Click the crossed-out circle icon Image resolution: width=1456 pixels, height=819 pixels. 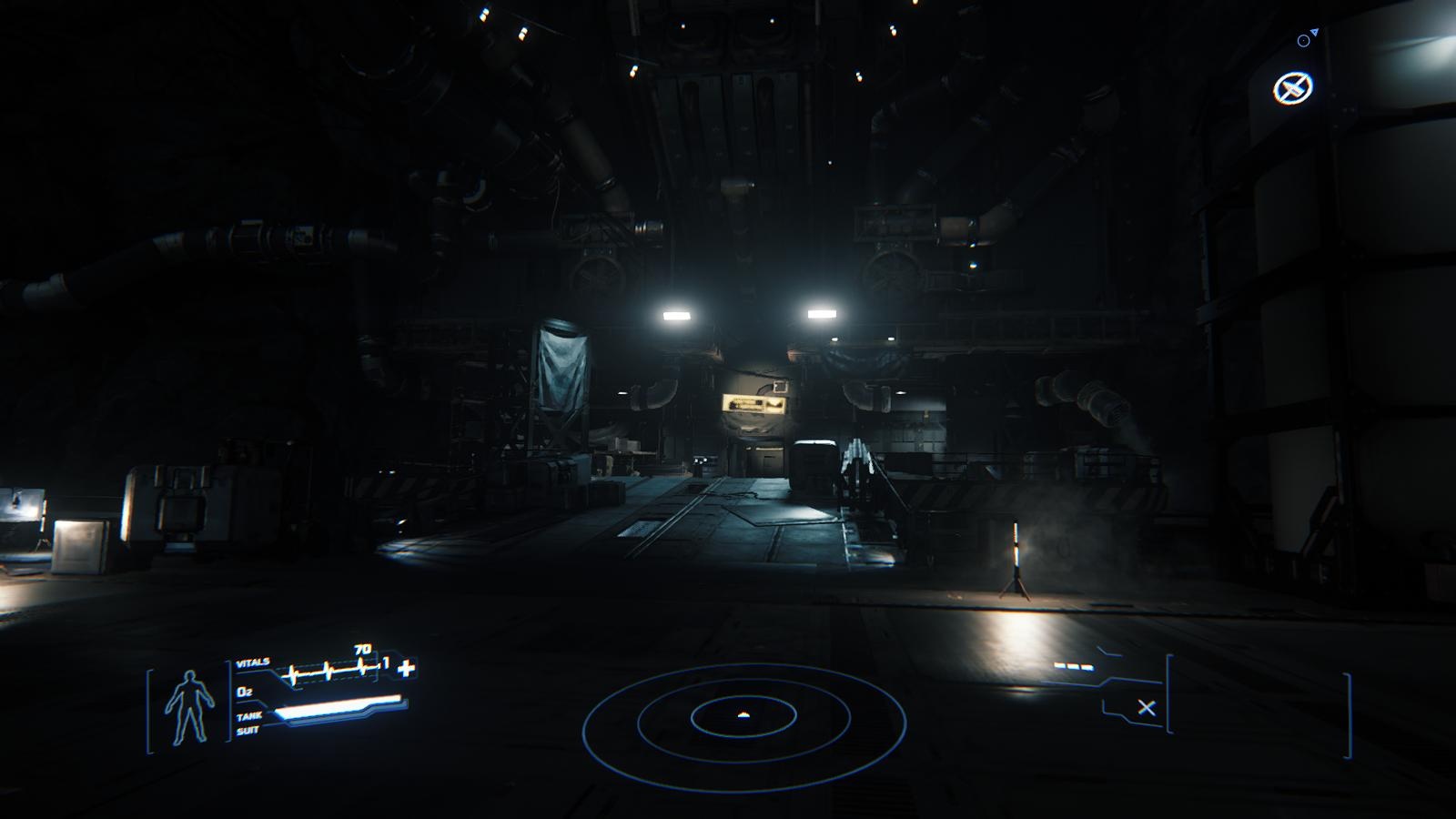[x=1292, y=88]
